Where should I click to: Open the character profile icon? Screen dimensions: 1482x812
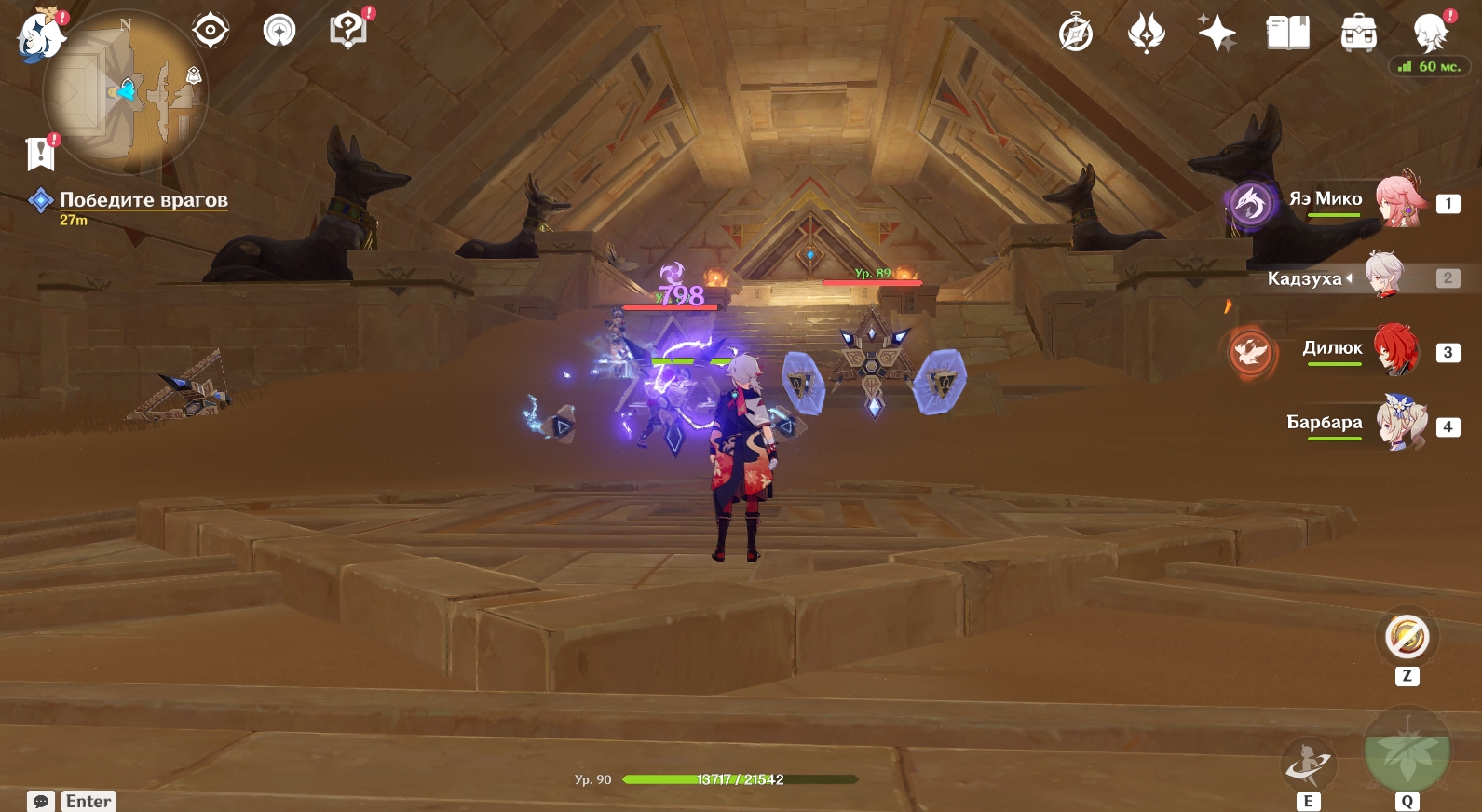(1429, 34)
